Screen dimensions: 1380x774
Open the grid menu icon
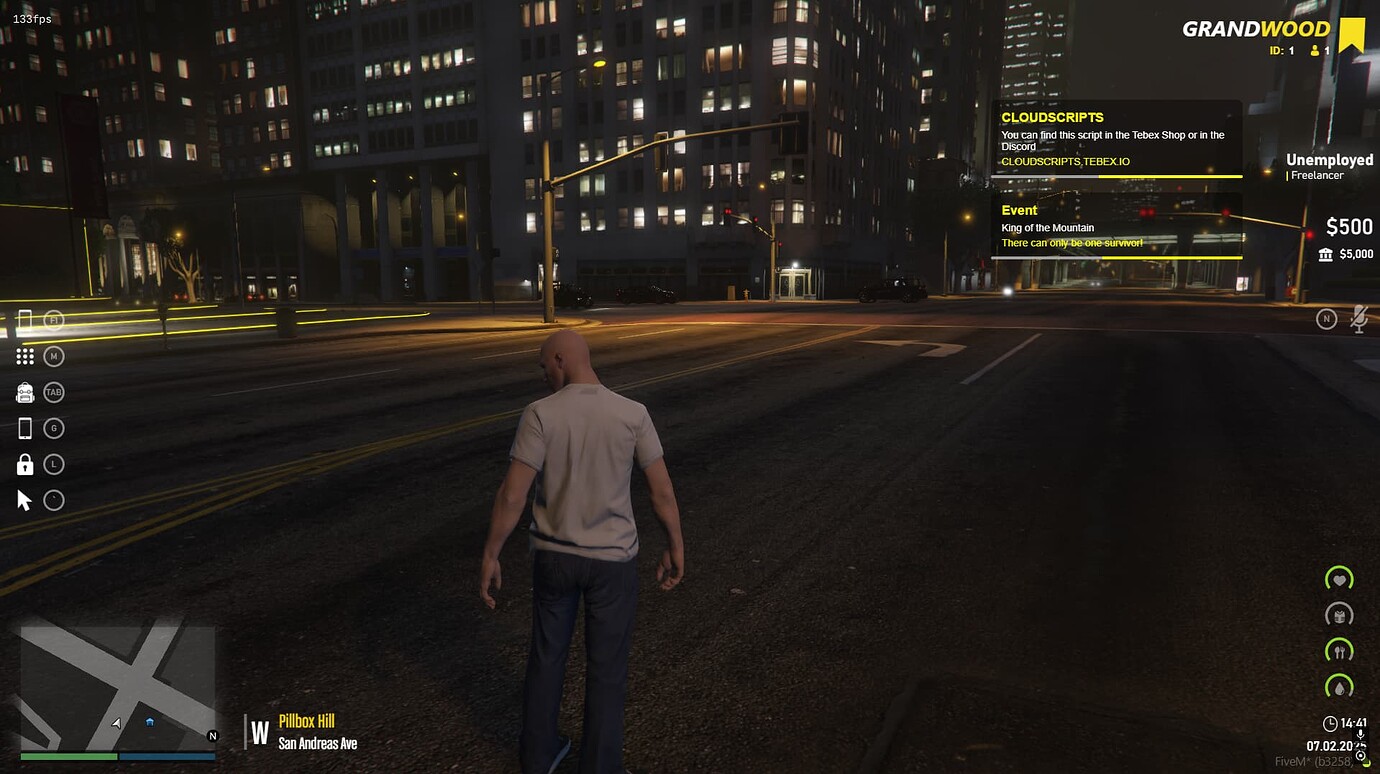(x=25, y=356)
